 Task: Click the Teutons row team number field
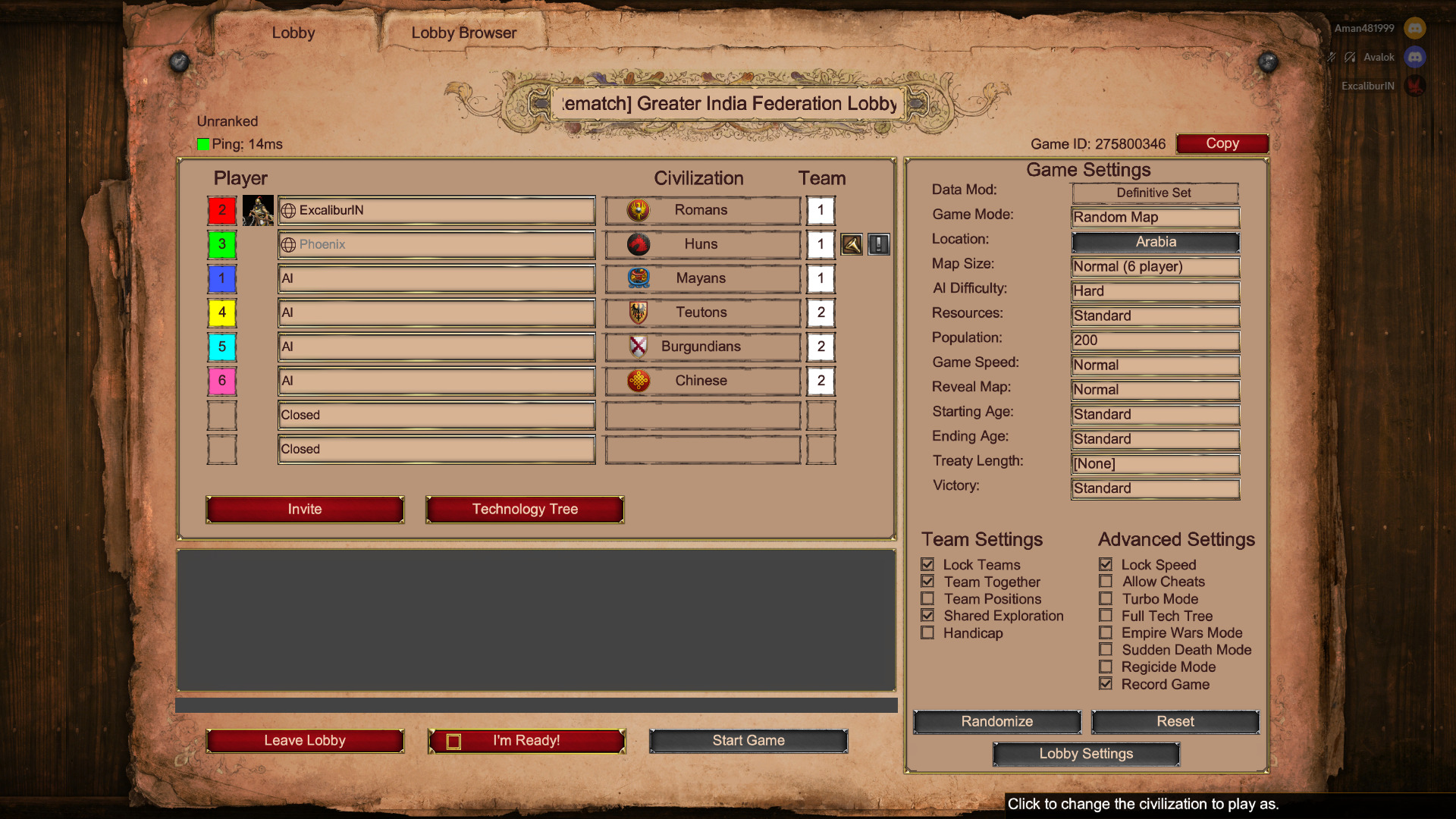click(821, 312)
